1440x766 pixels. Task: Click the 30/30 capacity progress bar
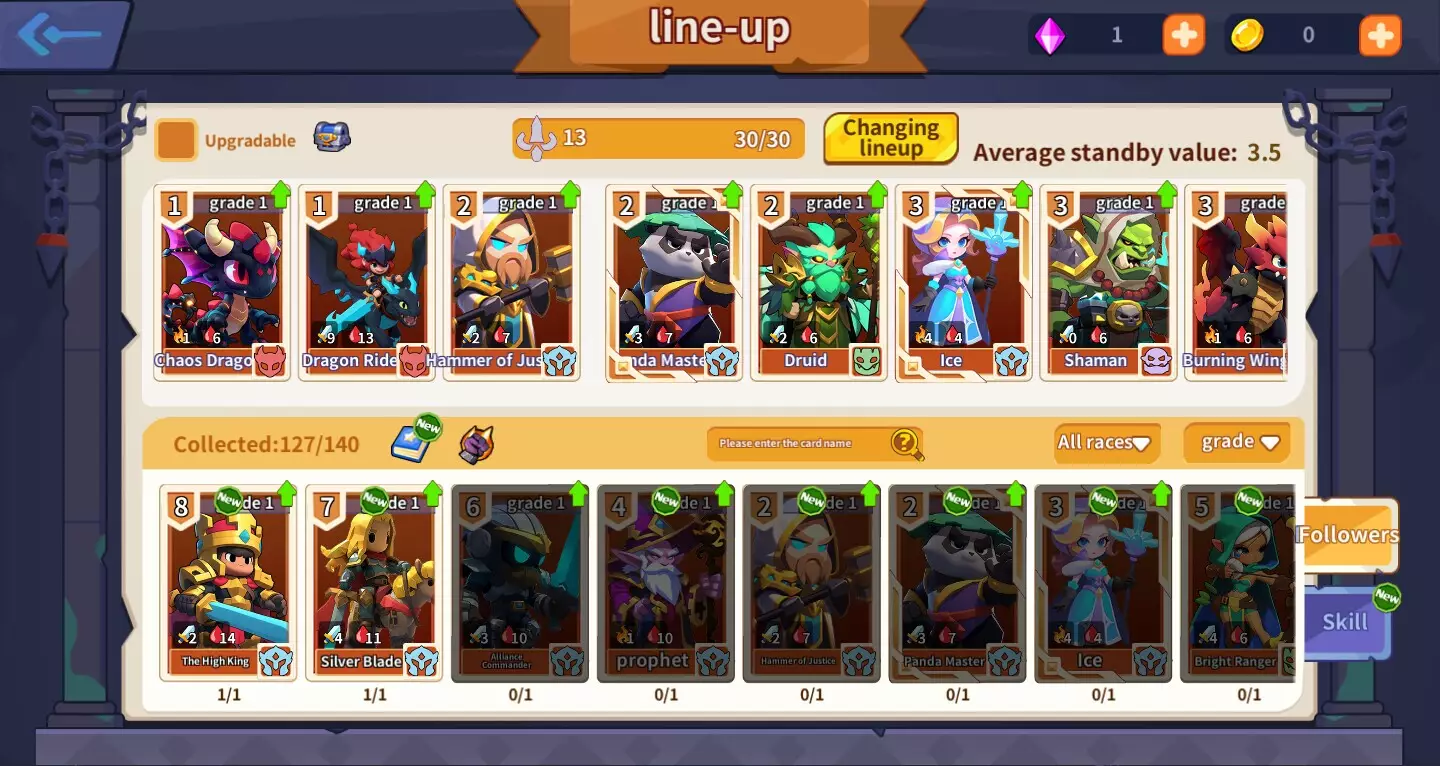[x=660, y=139]
